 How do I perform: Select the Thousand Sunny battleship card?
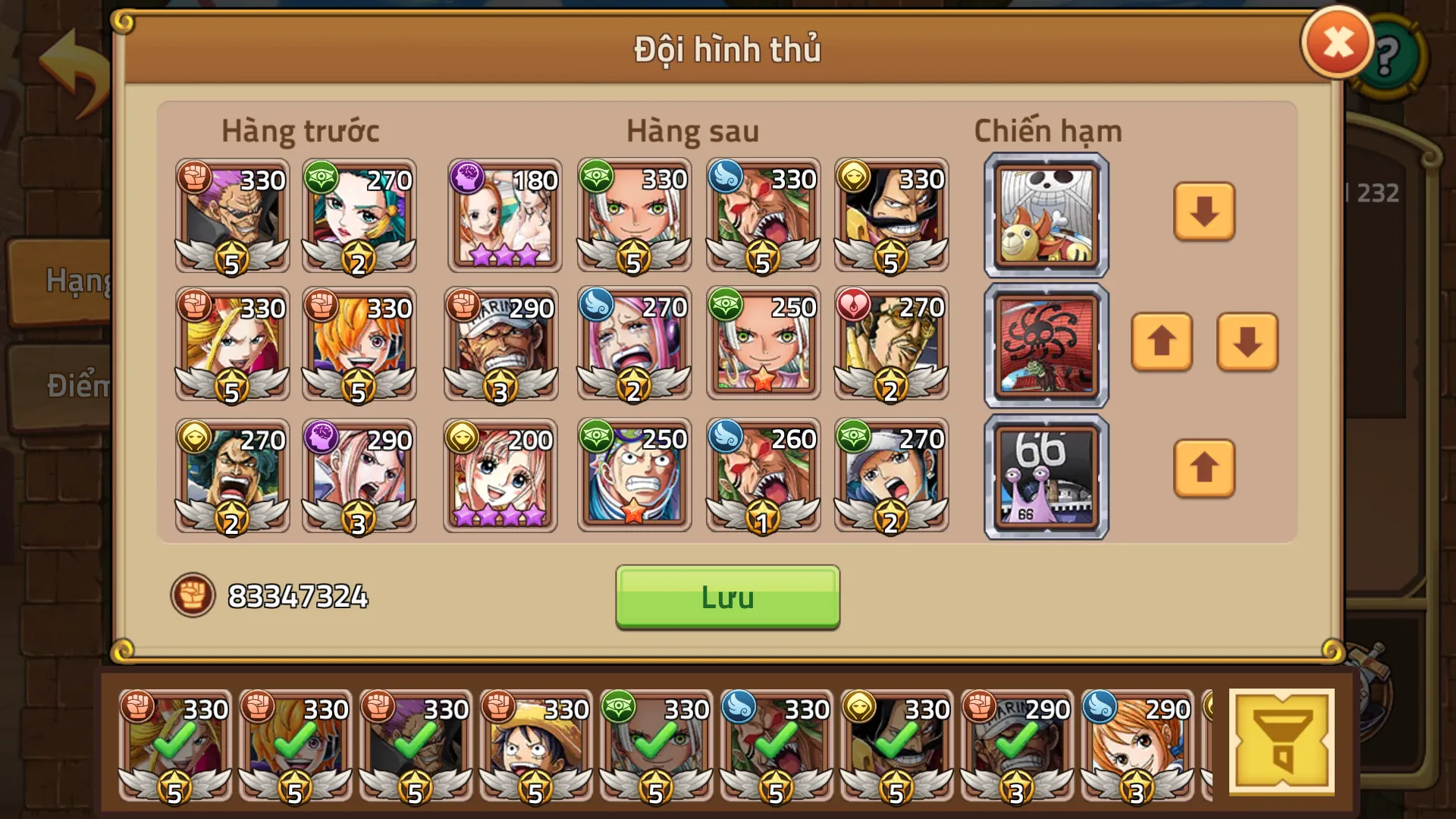coord(1045,215)
